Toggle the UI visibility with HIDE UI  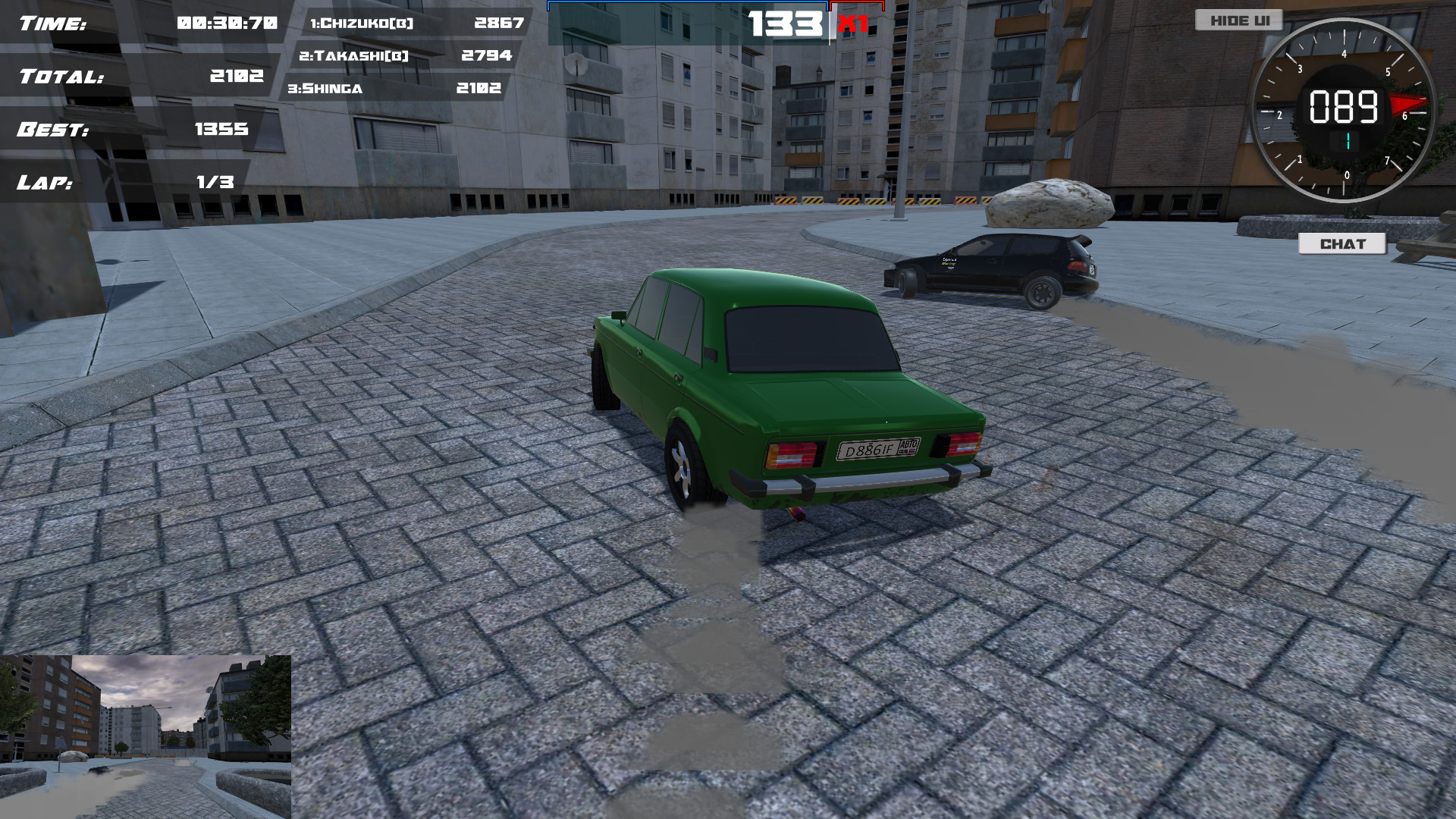pyautogui.click(x=1238, y=20)
